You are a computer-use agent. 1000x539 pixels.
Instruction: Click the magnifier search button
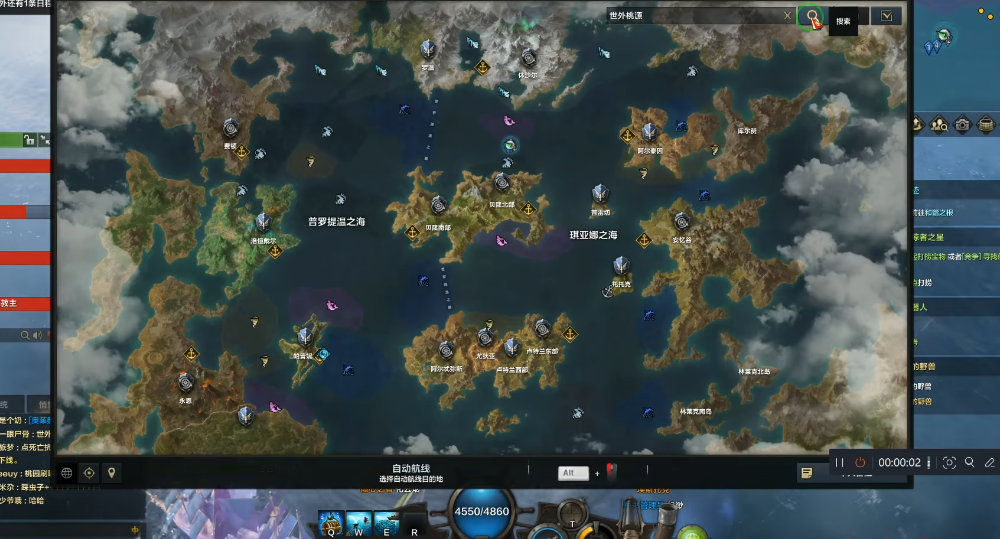(812, 16)
